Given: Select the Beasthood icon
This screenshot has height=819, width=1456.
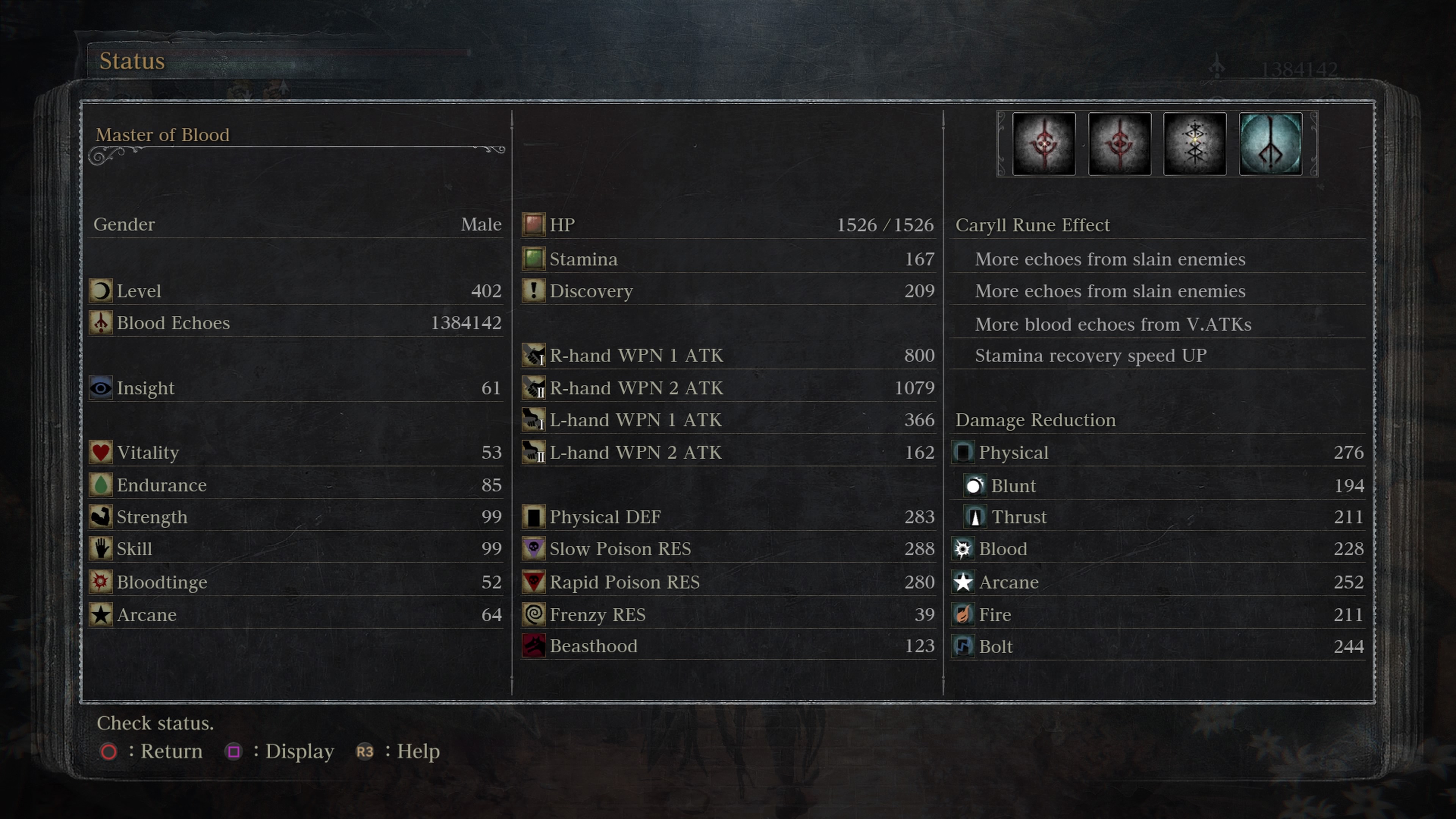Looking at the screenshot, I should point(533,646).
